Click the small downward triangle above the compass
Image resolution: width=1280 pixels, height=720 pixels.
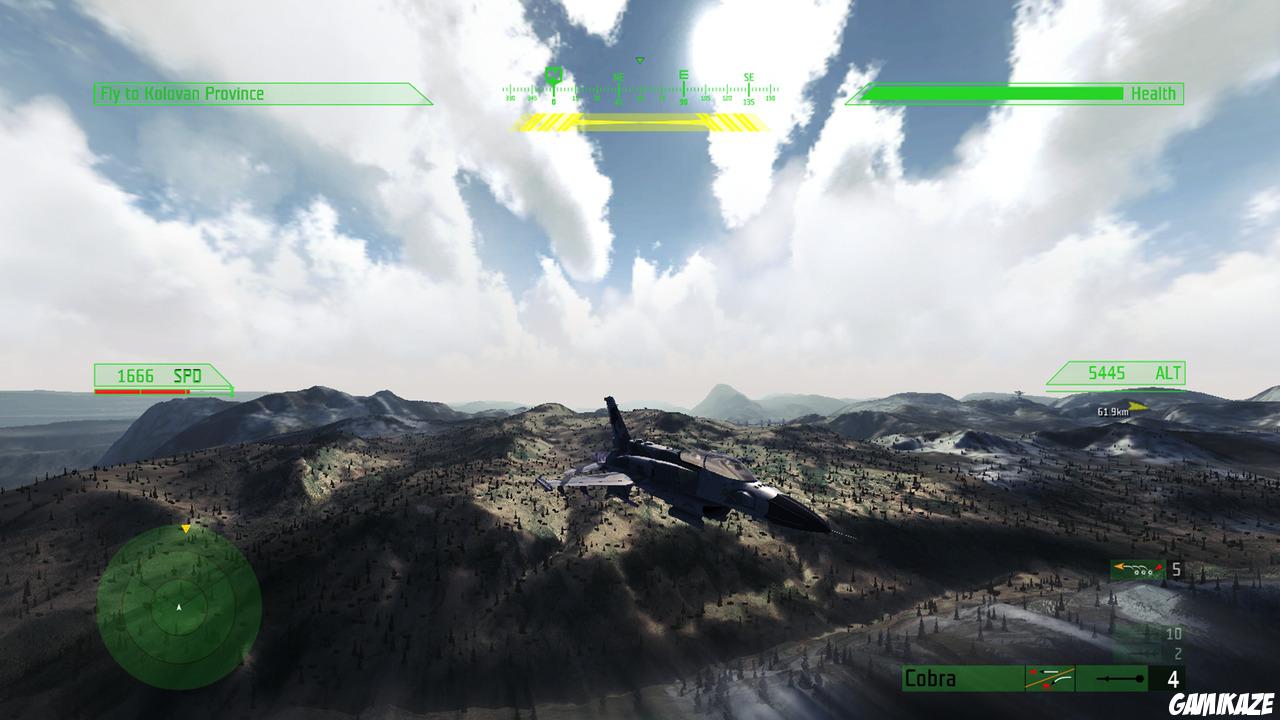639,60
